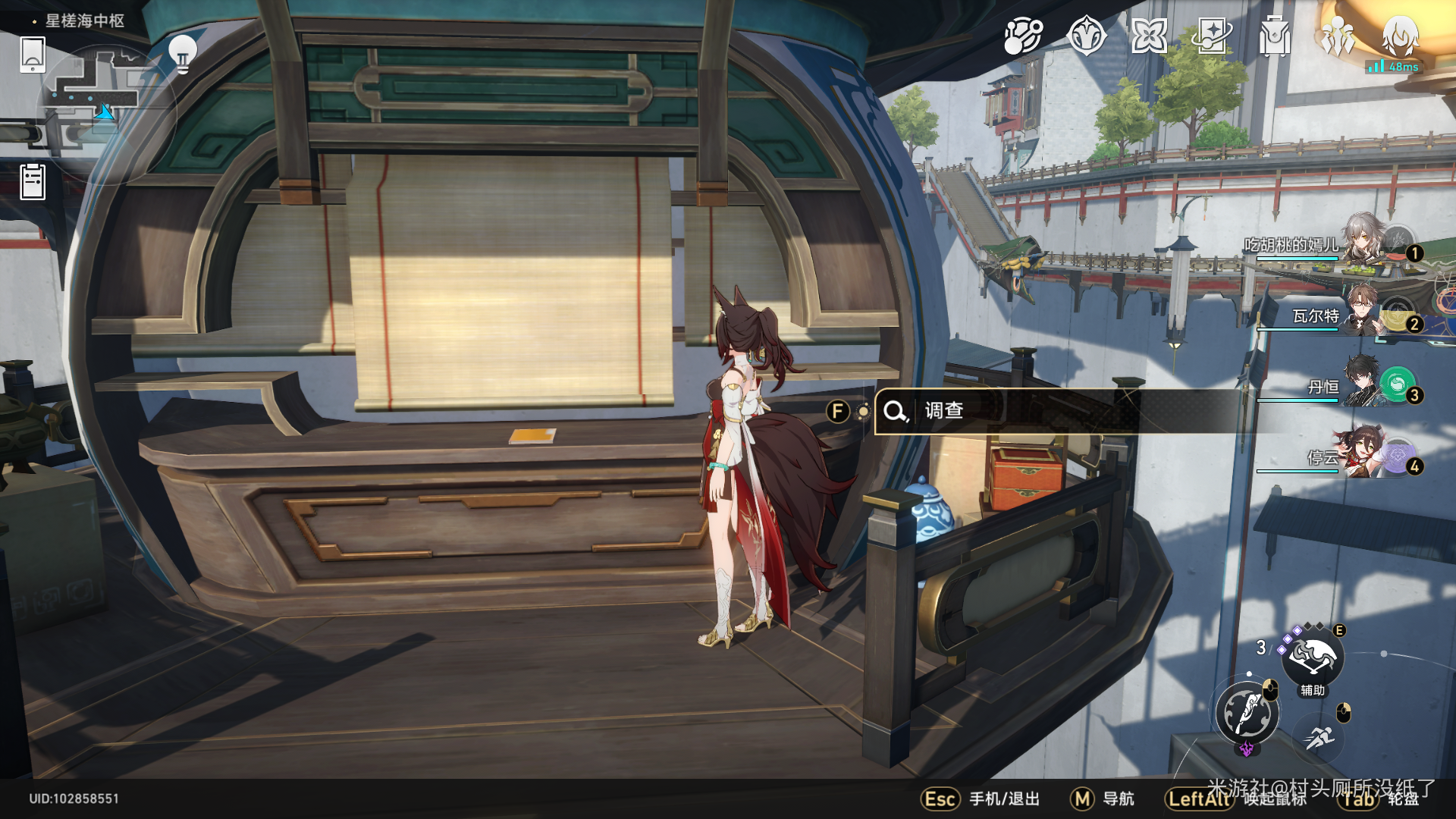Open the suitcase inventory icon
The height and width of the screenshot is (819, 1456).
(1275, 36)
